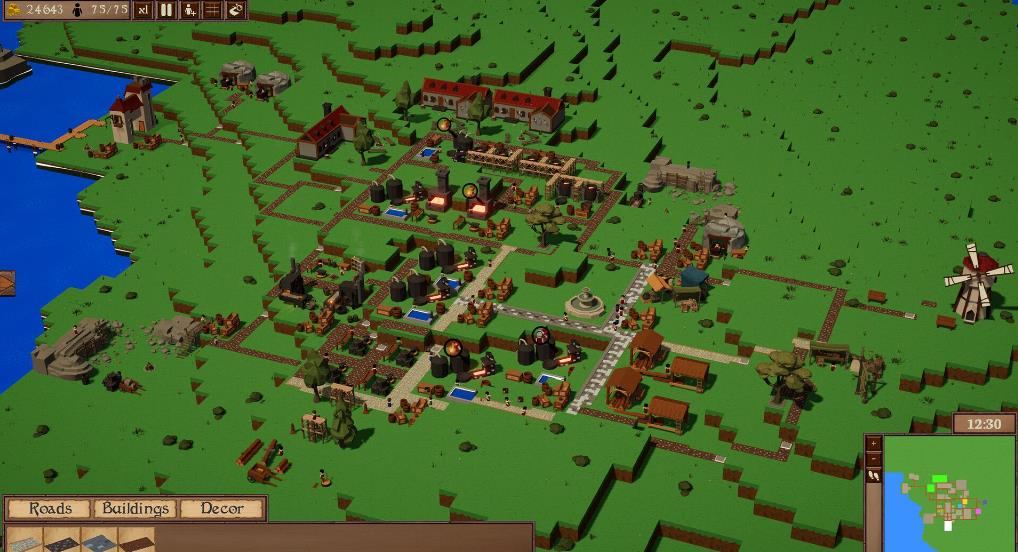Toggle the grid overlay button
This screenshot has width=1018, height=552.
(212, 10)
